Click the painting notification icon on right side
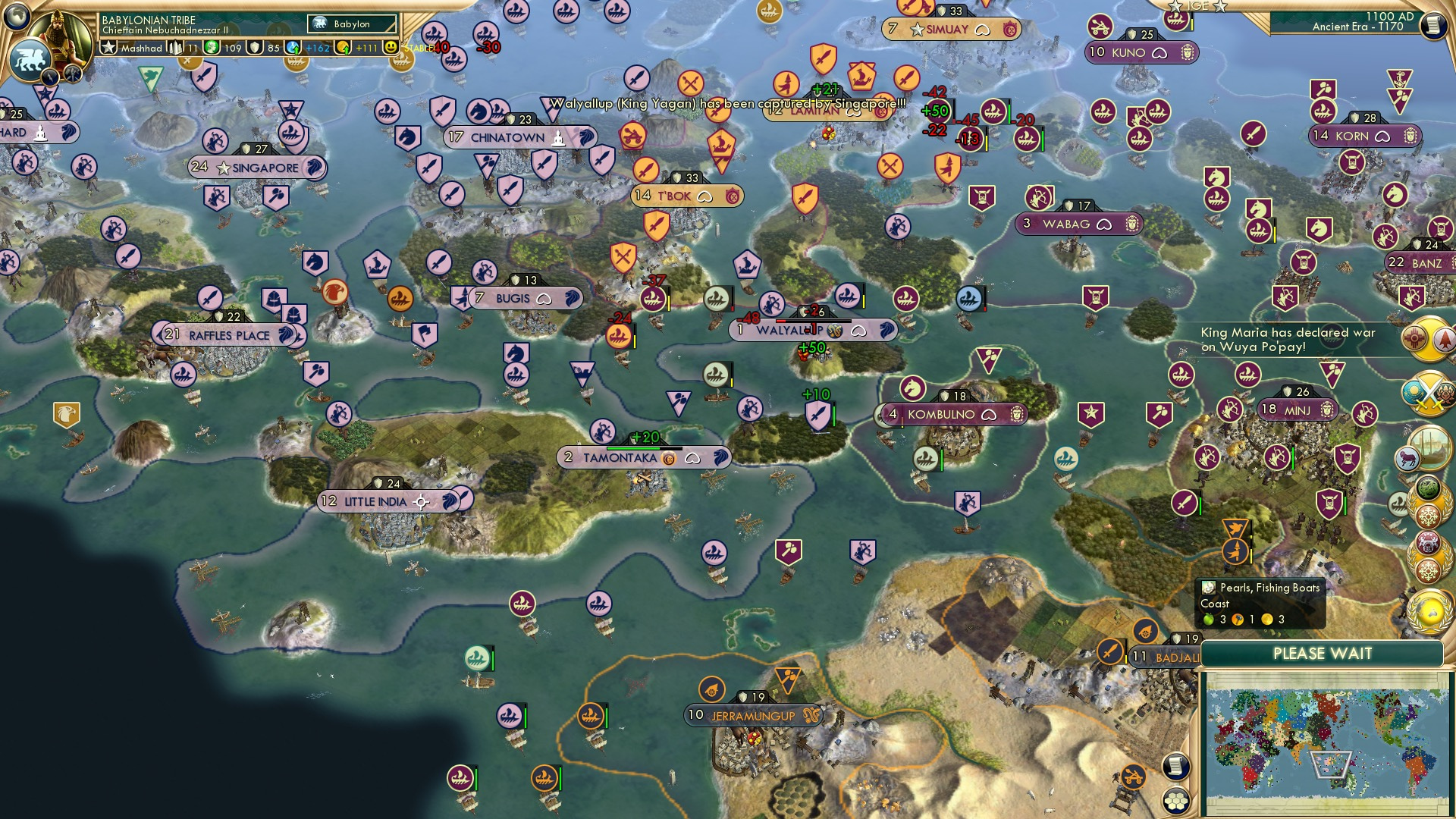 click(x=1430, y=447)
